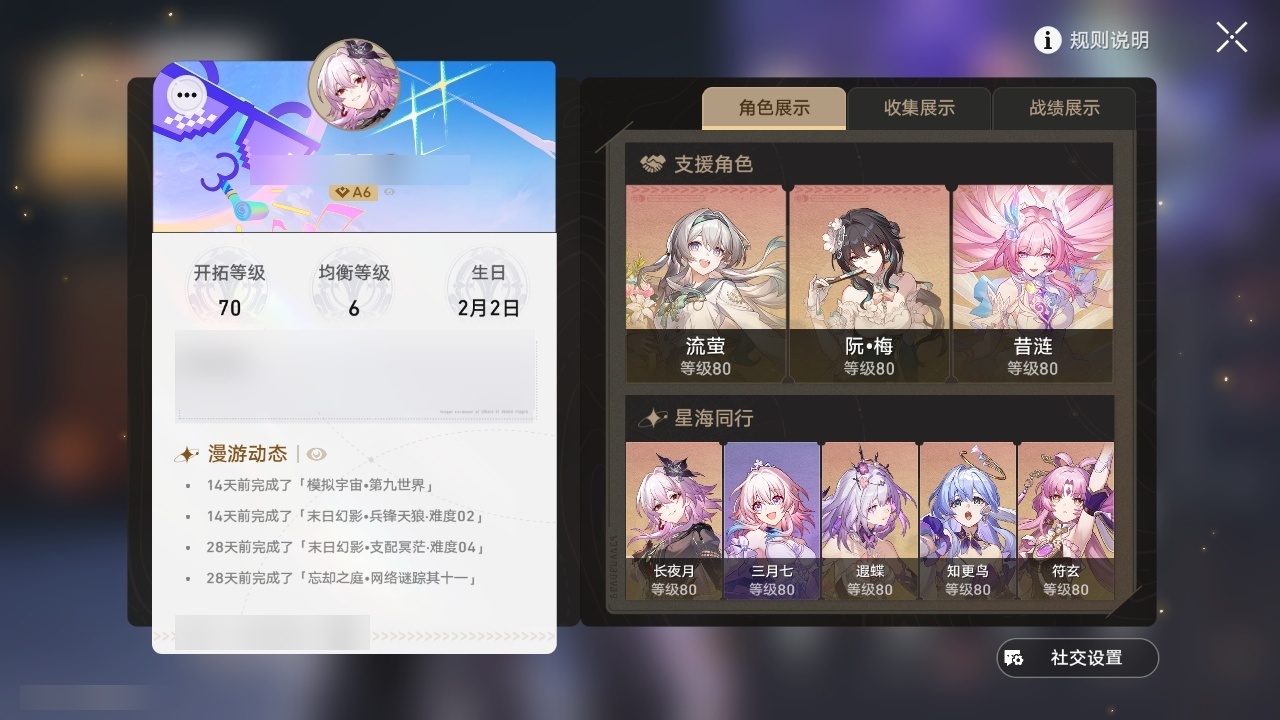Image resolution: width=1280 pixels, height=720 pixels.
Task: Click the clasped-hands icon before 支援角色
Action: pyautogui.click(x=654, y=163)
